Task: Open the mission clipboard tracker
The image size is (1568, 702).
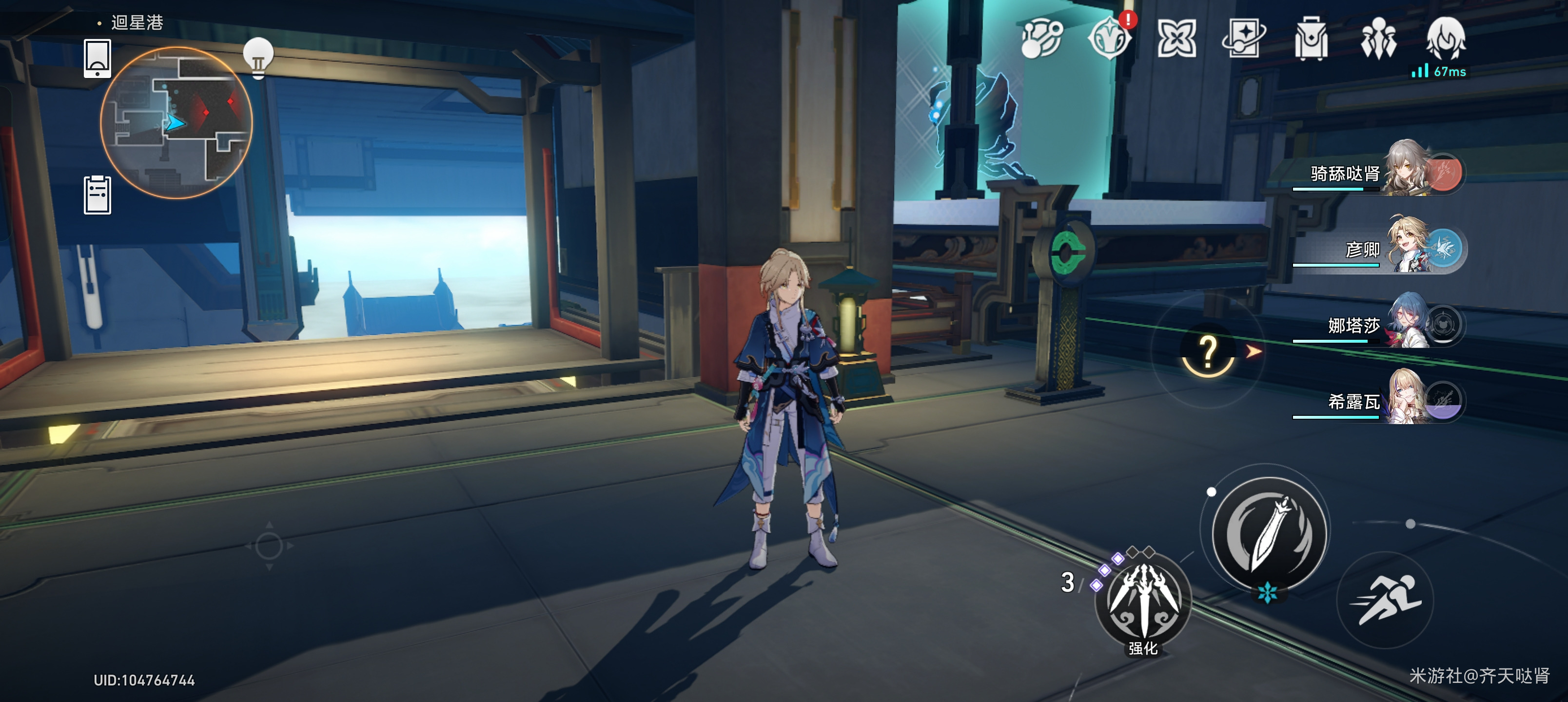Action: tap(98, 195)
